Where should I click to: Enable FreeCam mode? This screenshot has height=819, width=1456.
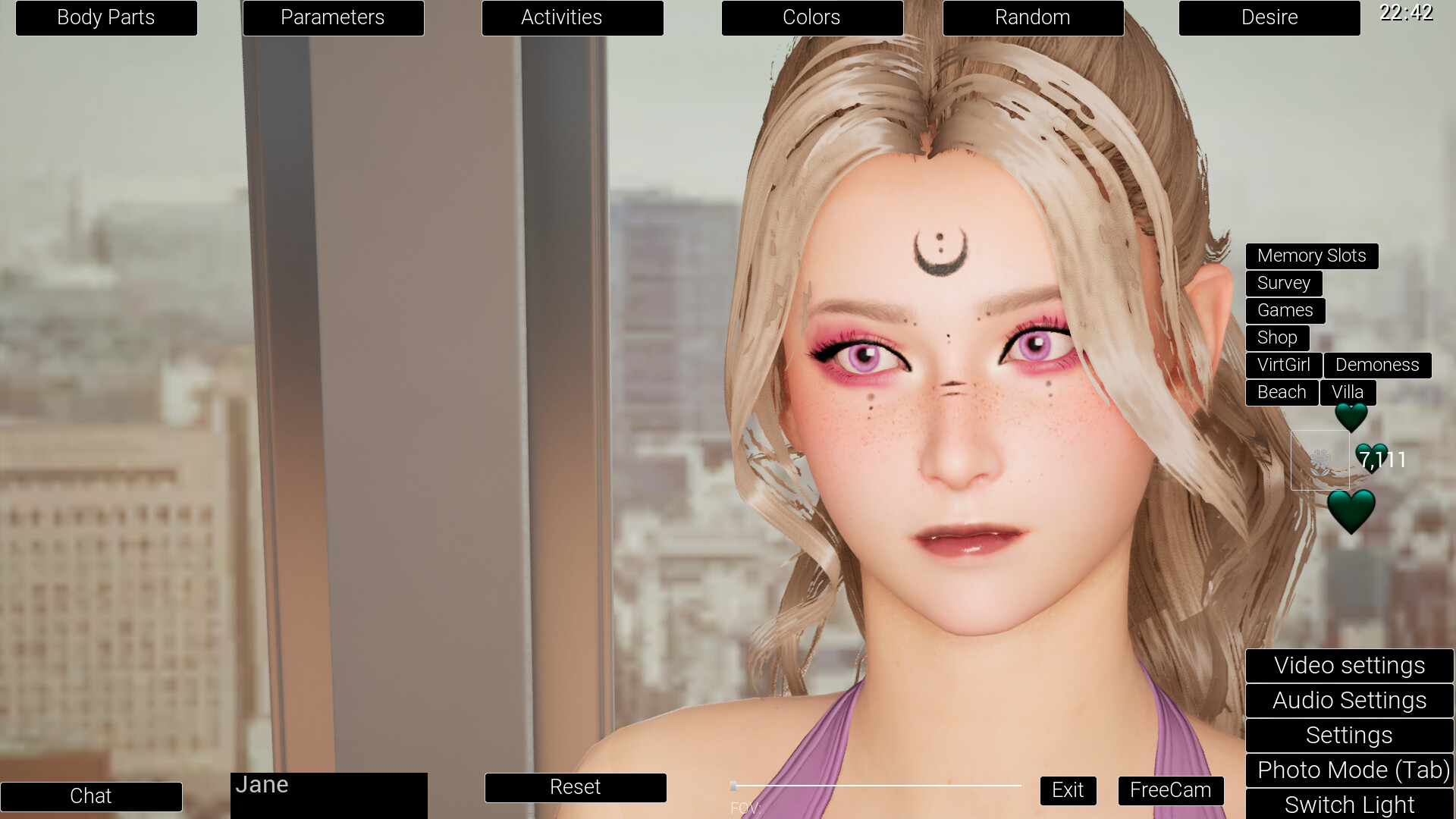[1170, 790]
